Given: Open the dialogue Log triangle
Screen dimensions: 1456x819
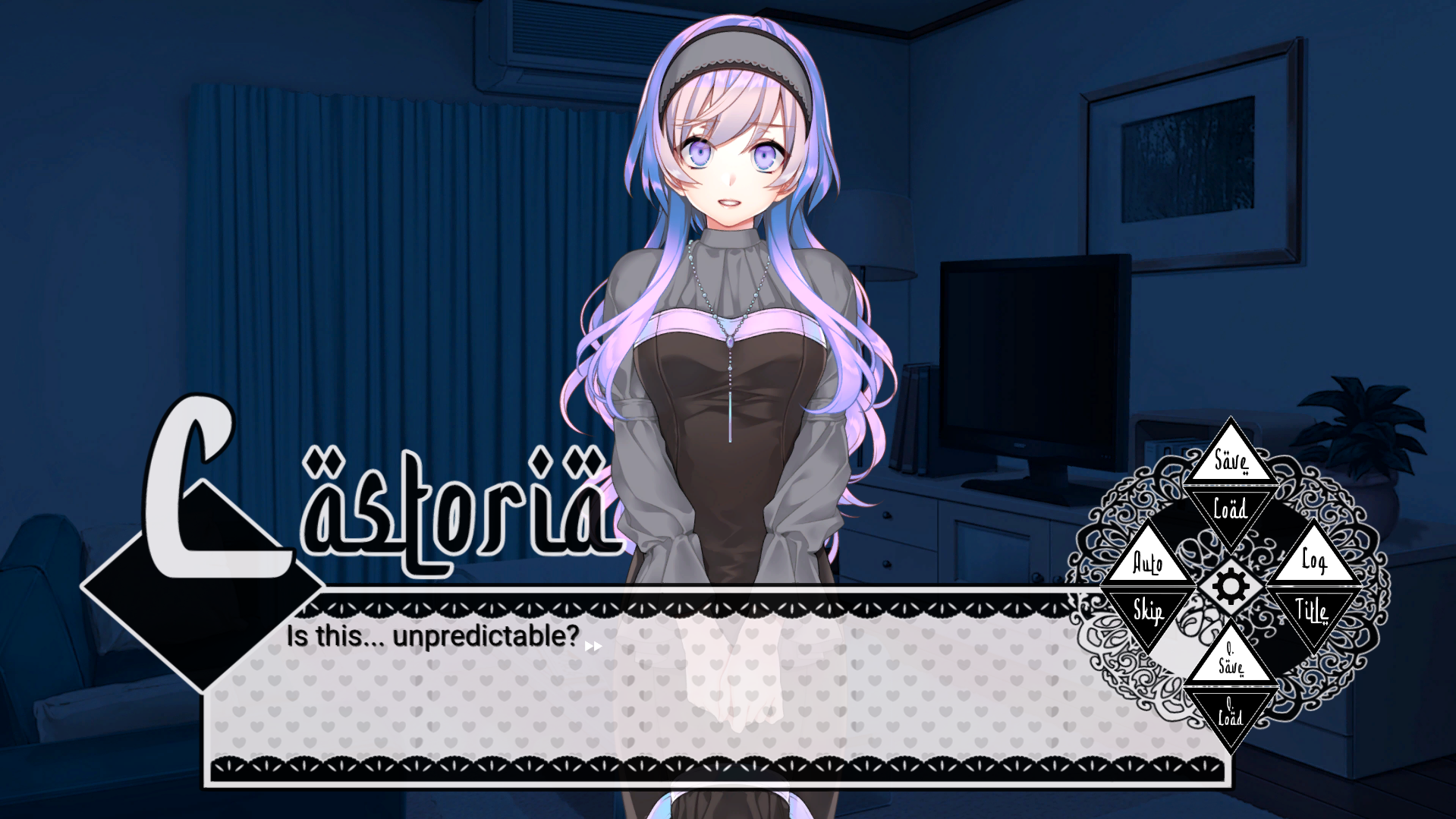Looking at the screenshot, I should (1313, 563).
